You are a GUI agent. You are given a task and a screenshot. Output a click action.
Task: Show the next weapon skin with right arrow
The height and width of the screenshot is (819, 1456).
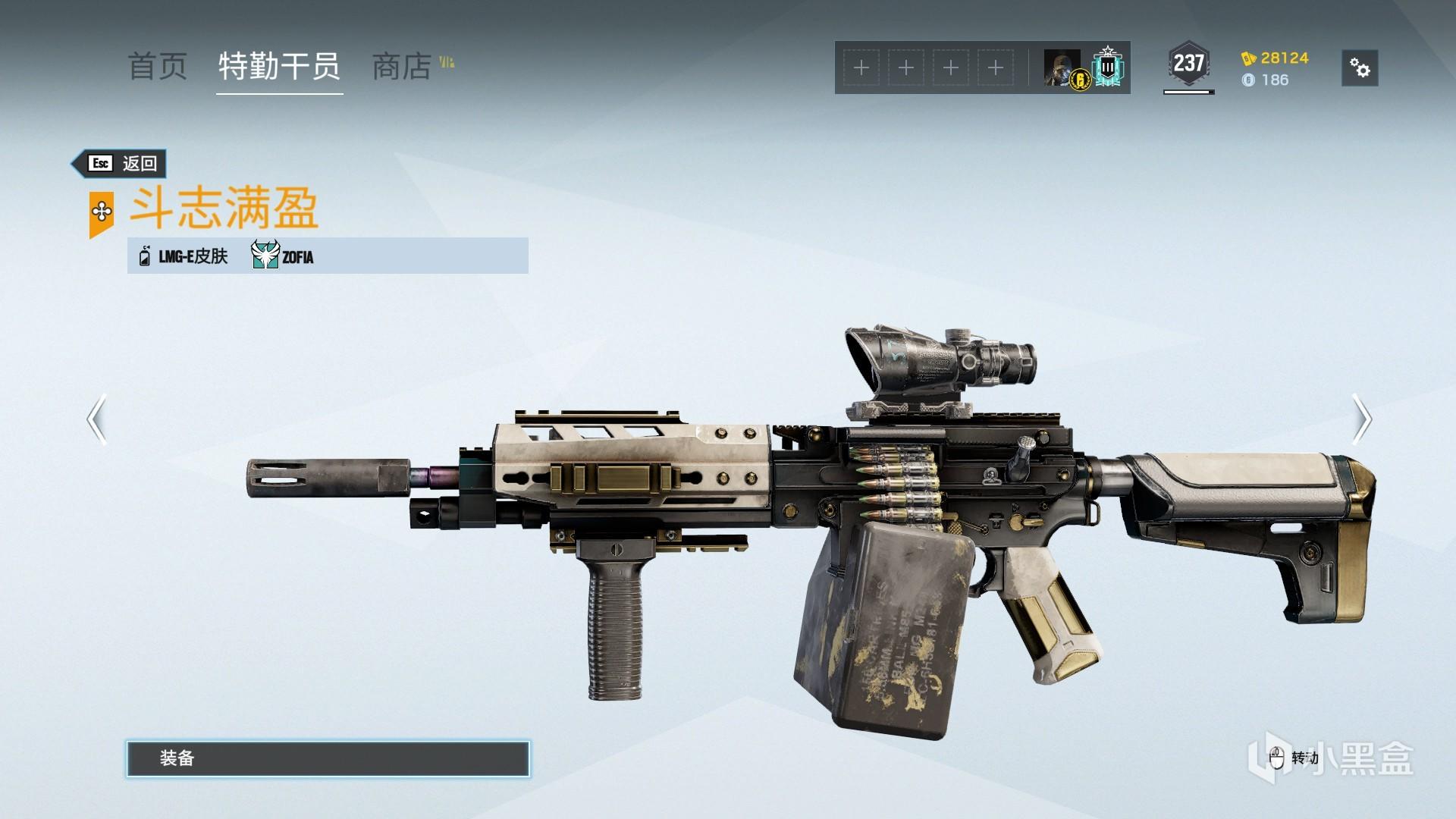click(x=1362, y=419)
